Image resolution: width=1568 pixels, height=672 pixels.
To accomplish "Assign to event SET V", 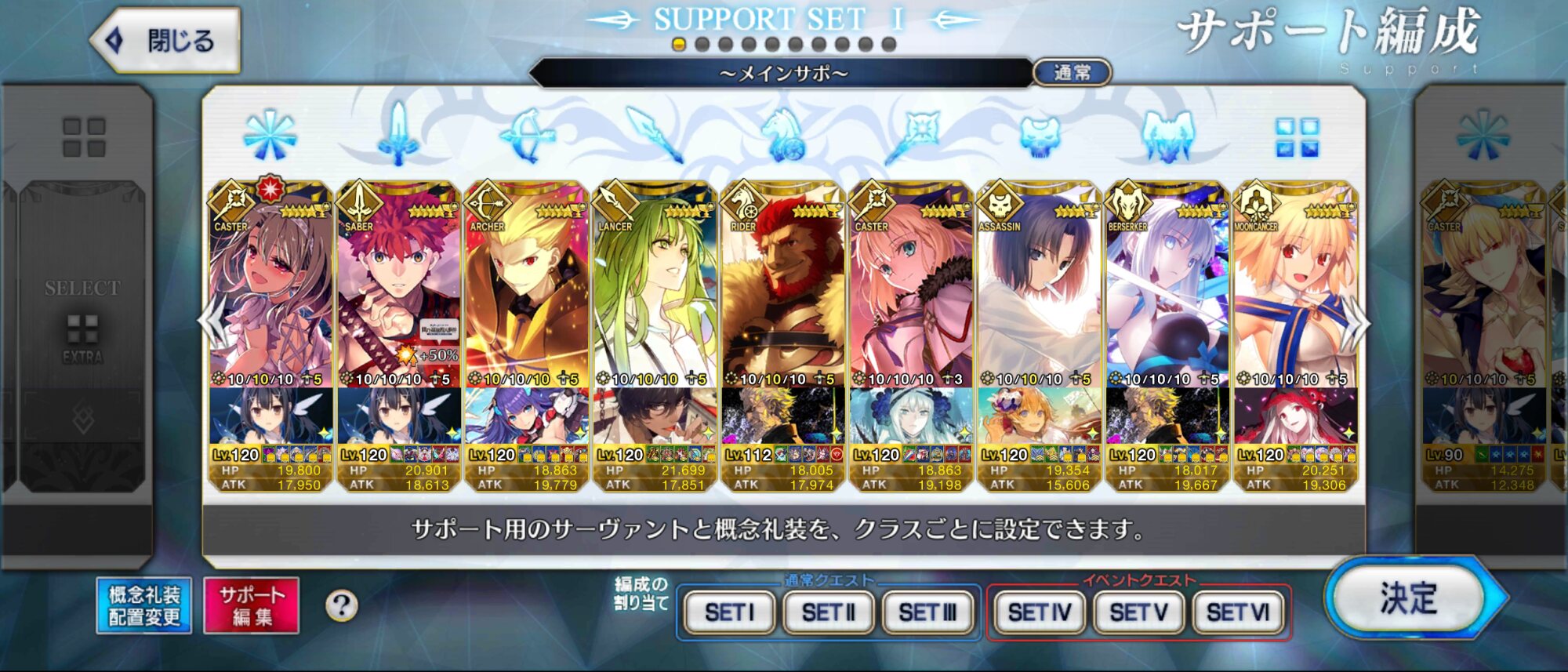I will click(x=1138, y=612).
